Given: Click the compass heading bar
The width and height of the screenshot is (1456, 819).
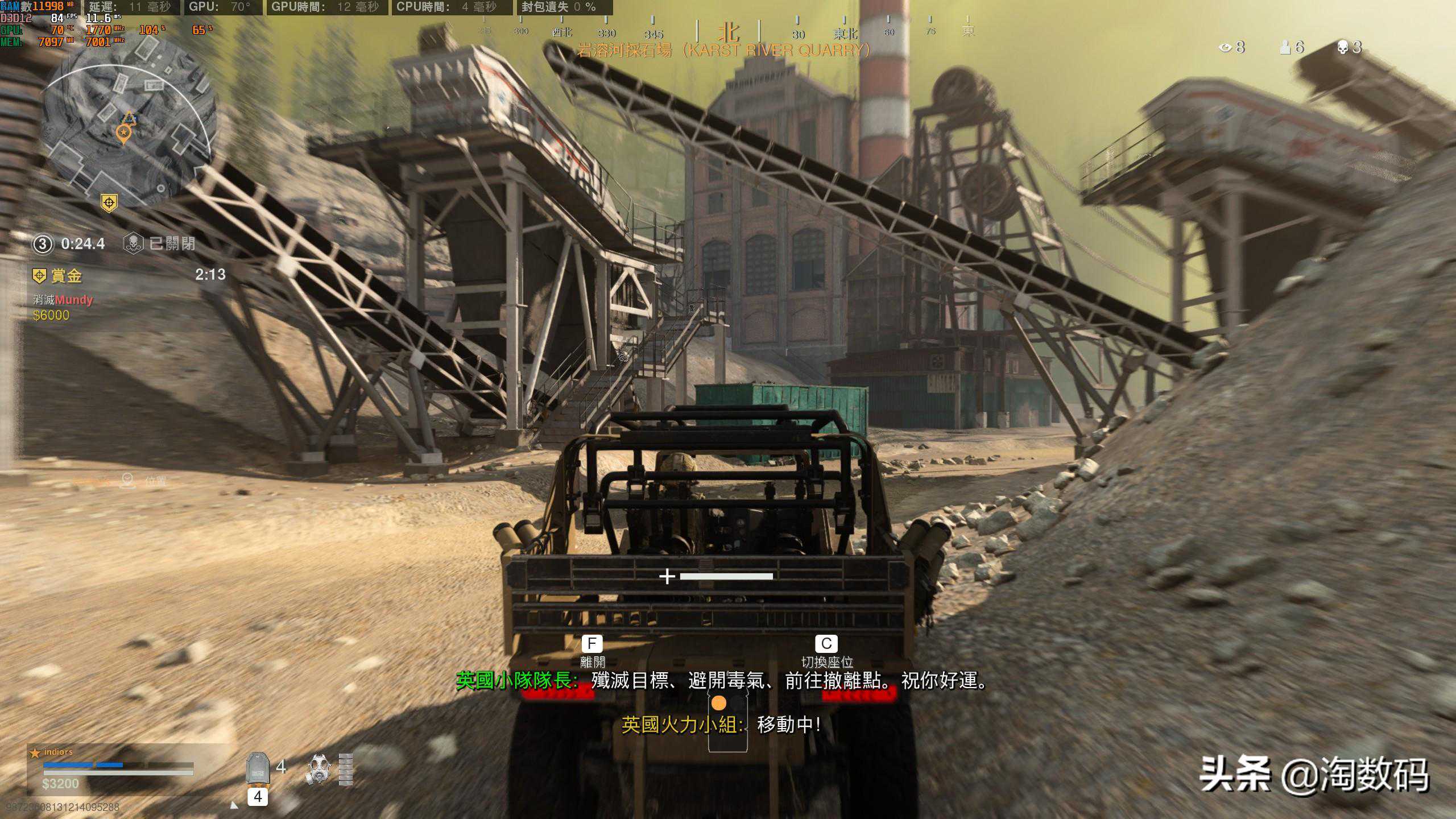Looking at the screenshot, I should [728, 32].
